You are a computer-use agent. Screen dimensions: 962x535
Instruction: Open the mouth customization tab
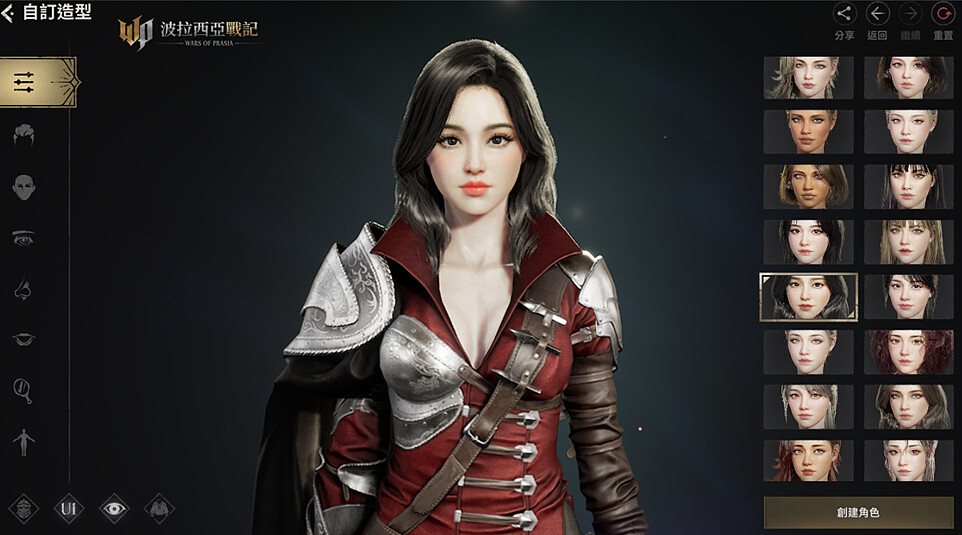pyautogui.click(x=24, y=340)
